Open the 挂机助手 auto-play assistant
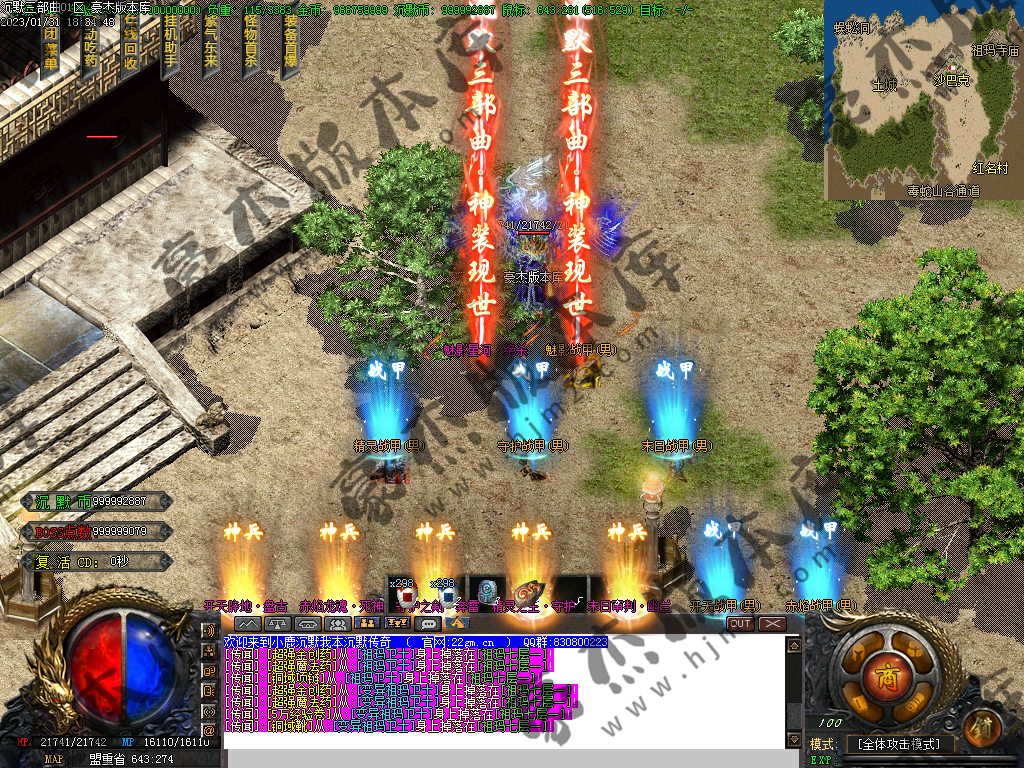 pos(171,47)
